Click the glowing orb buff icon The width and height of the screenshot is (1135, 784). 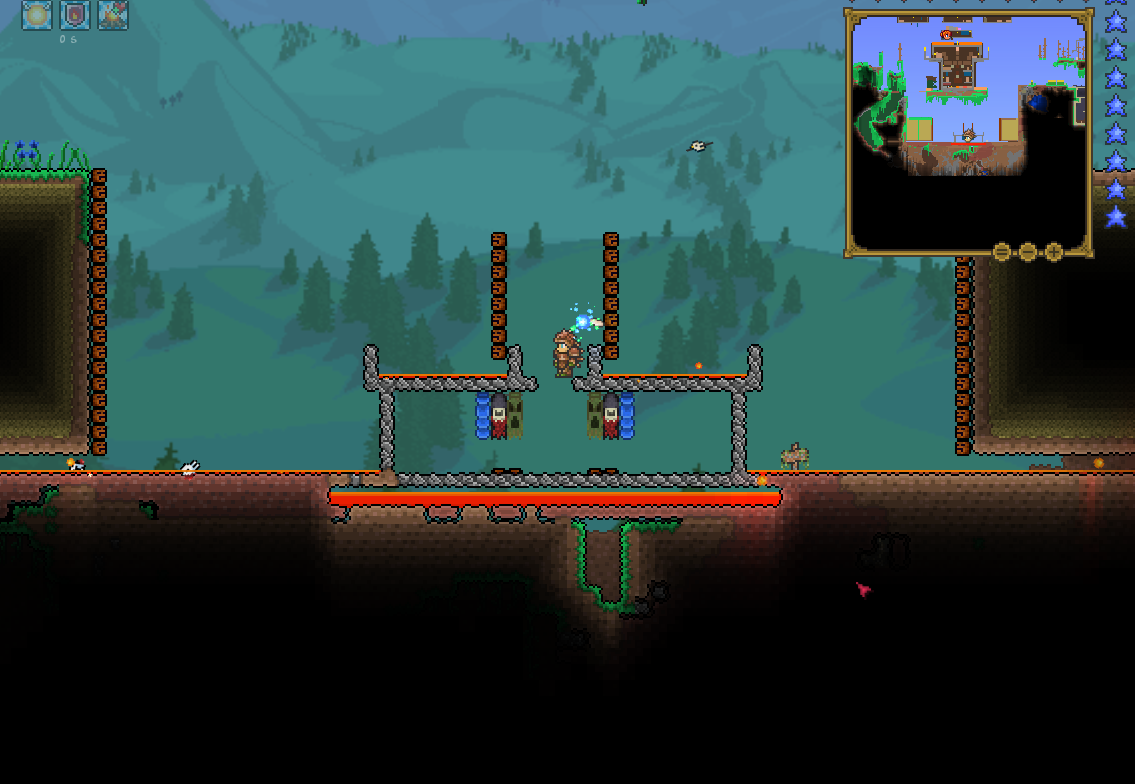37,15
